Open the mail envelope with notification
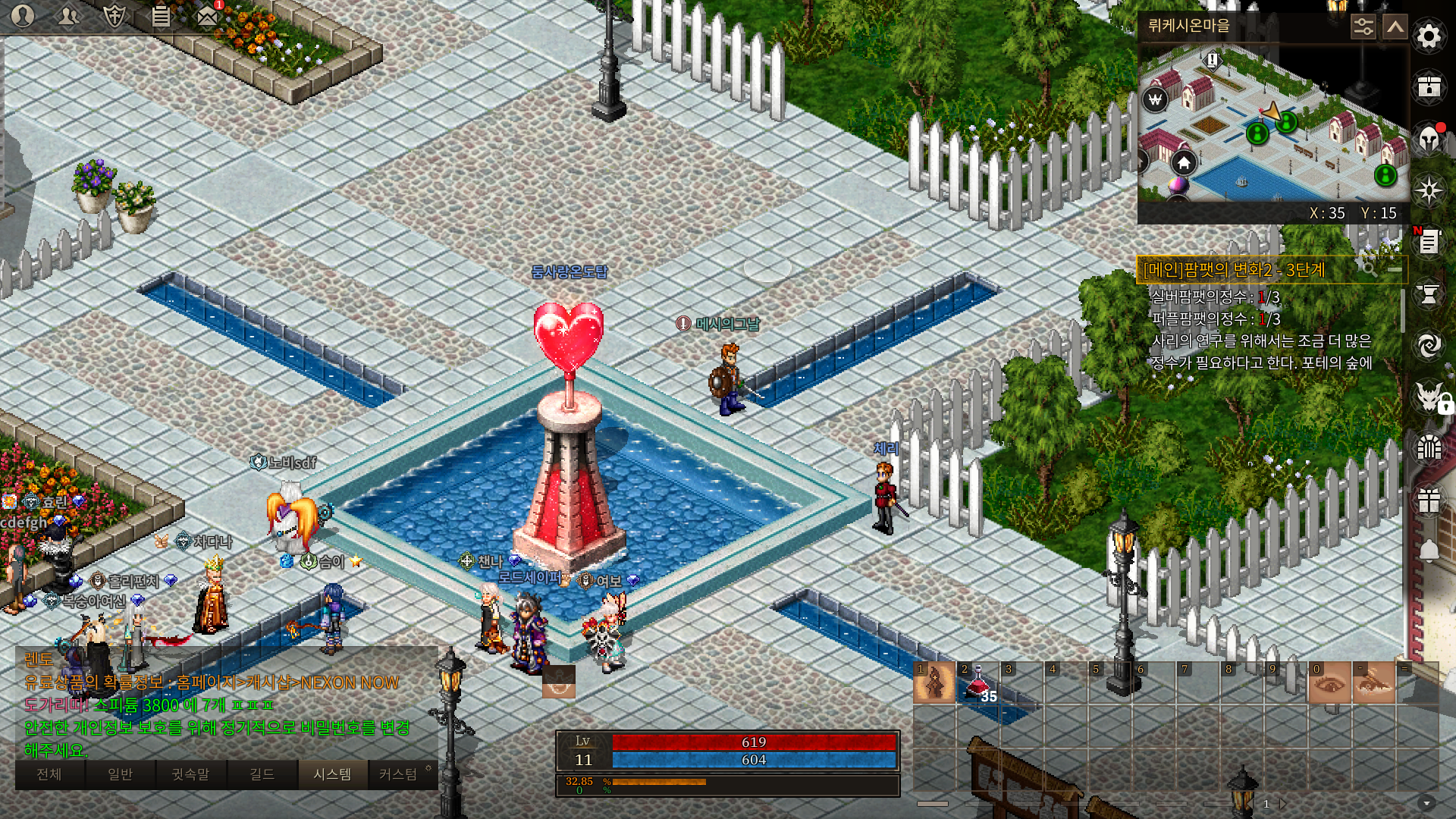 207,15
